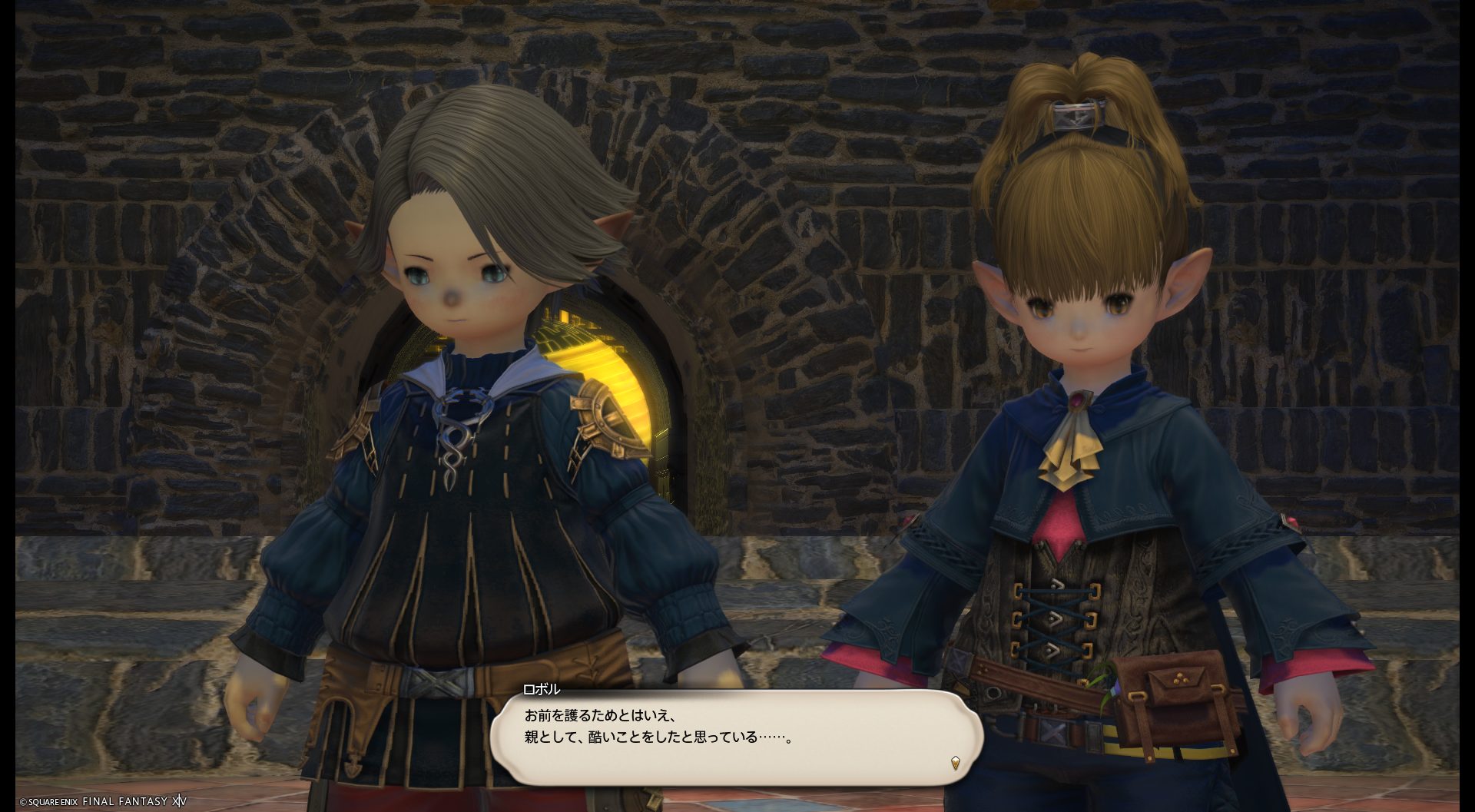Click Robol's dialogue speech bubble to continue
The width and height of the screenshot is (1475, 812).
point(736,736)
